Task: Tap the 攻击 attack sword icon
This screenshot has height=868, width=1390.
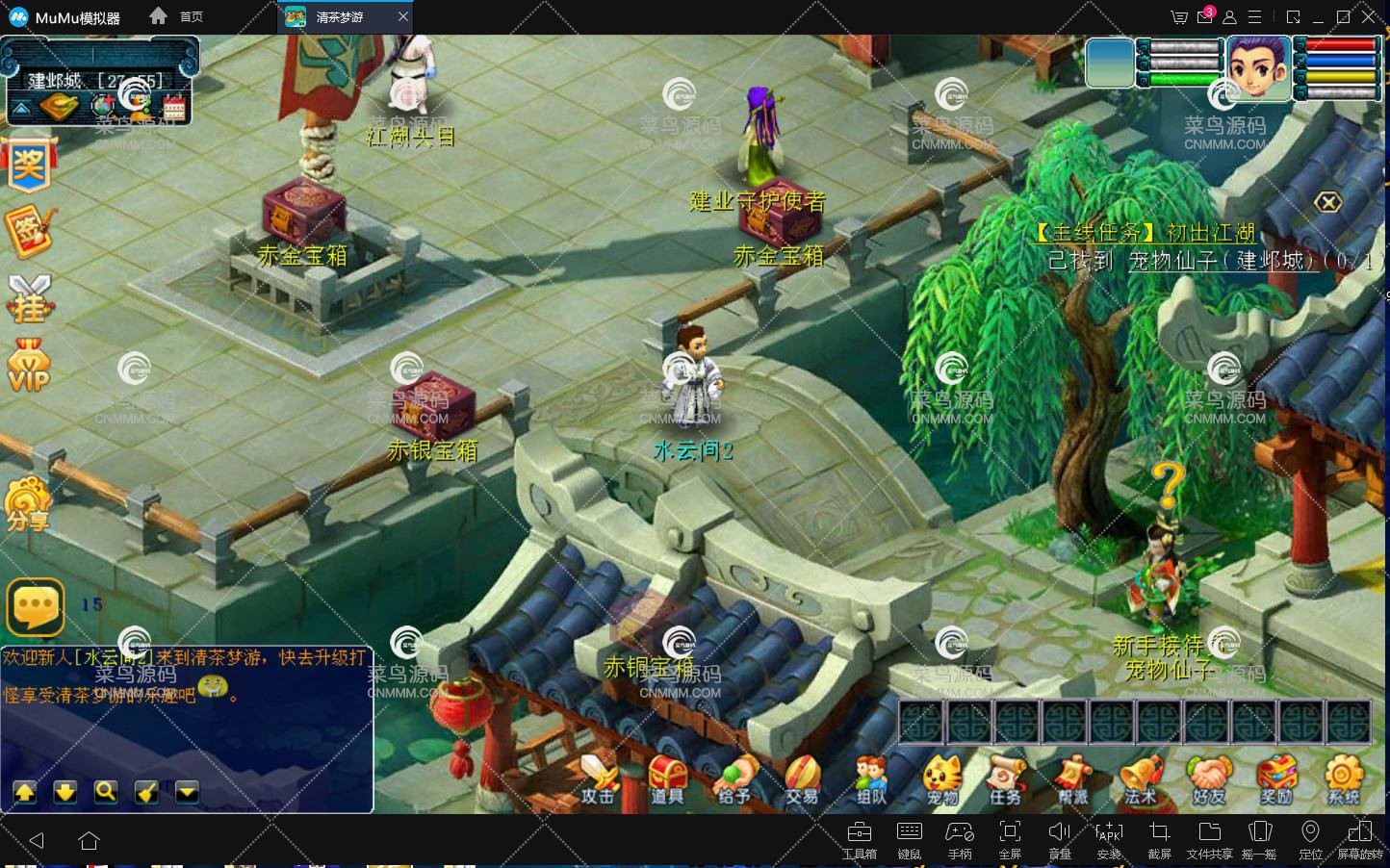Action: click(598, 778)
